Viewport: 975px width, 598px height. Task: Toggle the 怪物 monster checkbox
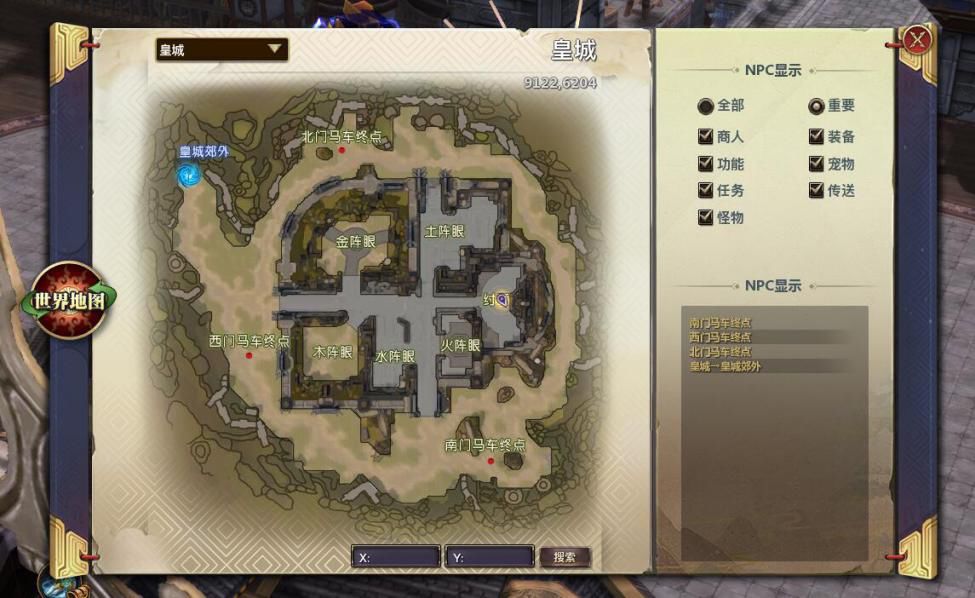(706, 218)
